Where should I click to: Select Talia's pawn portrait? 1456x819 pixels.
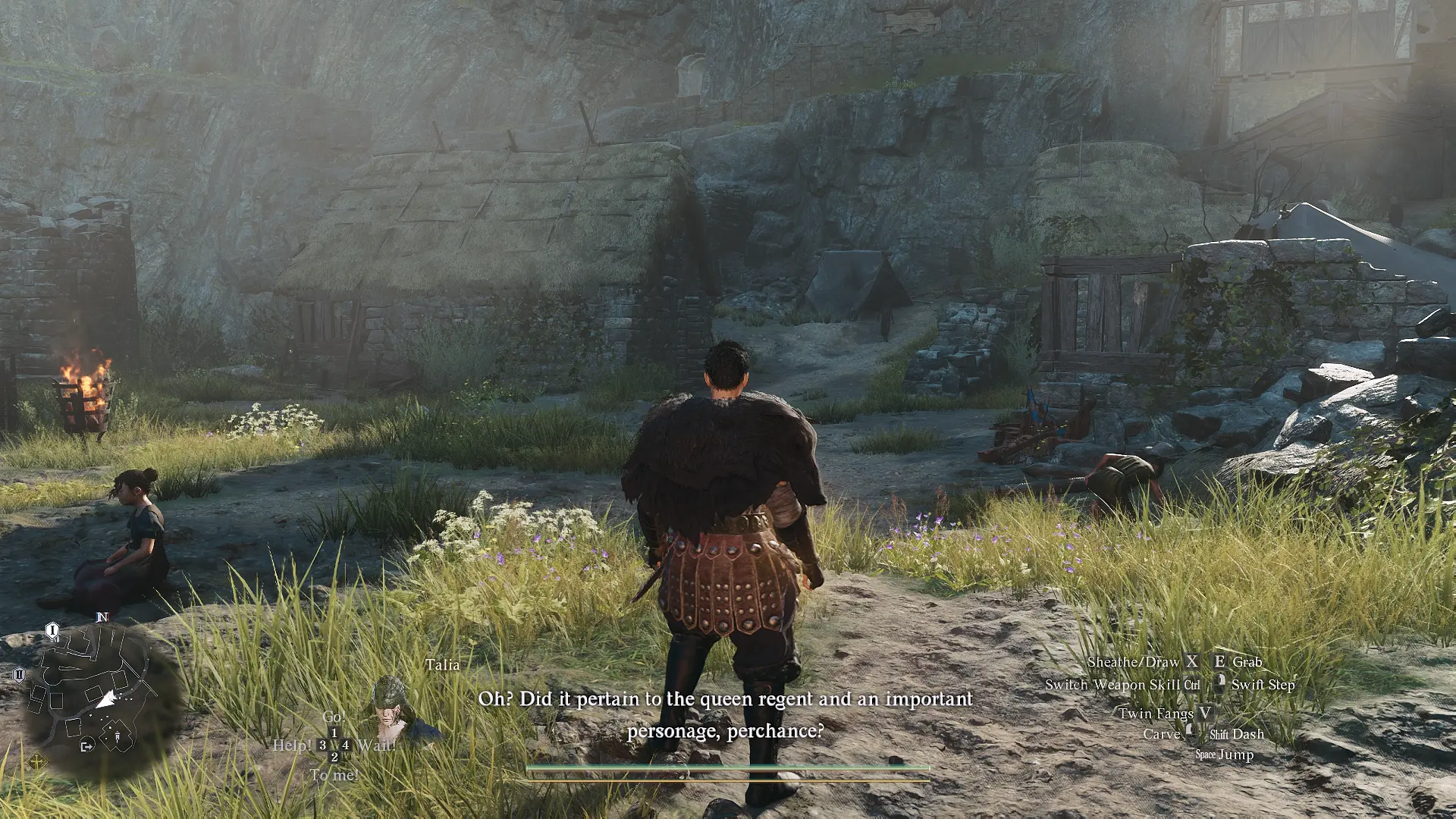coord(391,710)
